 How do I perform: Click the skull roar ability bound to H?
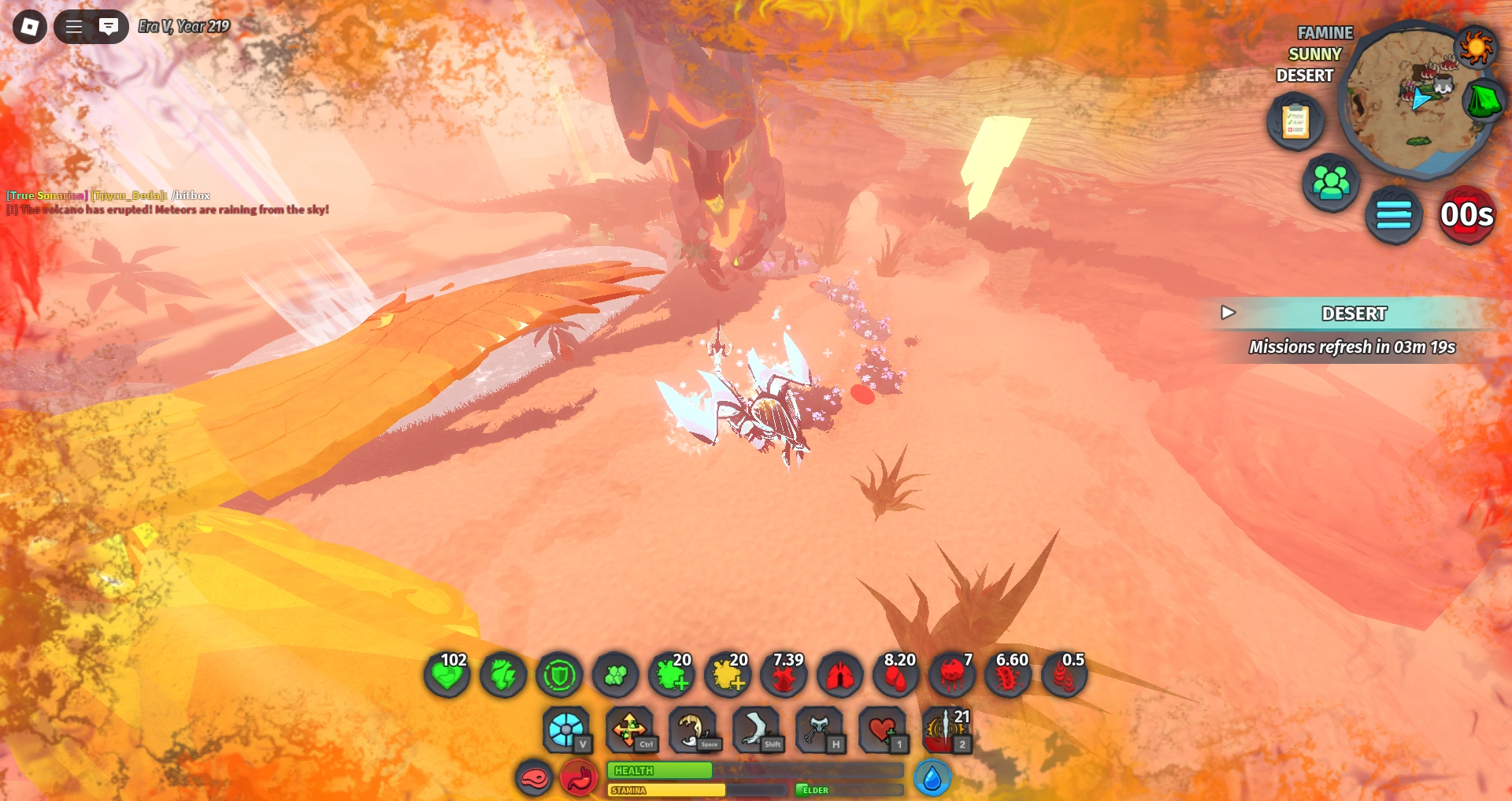[x=821, y=729]
